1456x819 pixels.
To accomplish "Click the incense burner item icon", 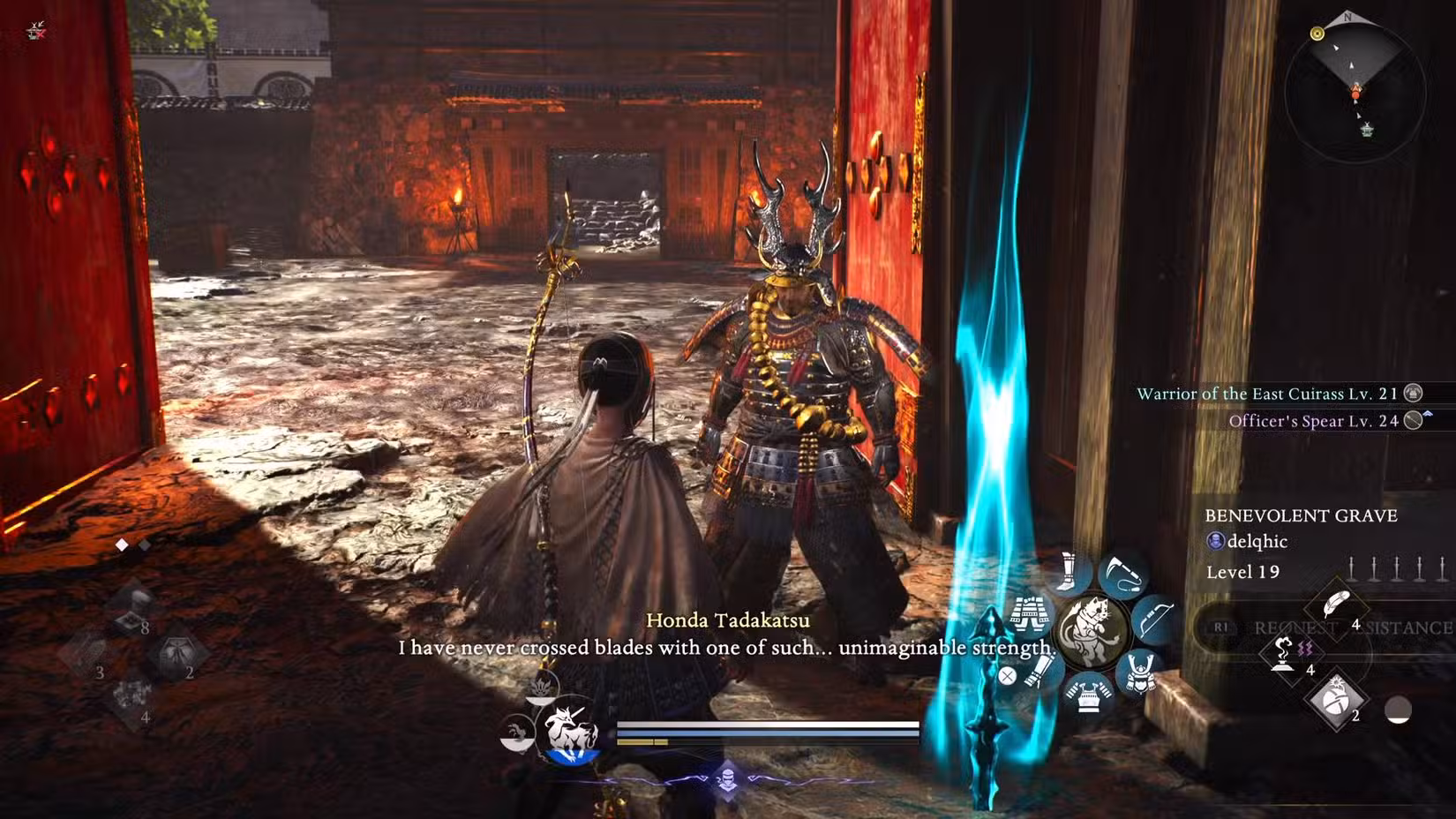I will pos(1282,652).
